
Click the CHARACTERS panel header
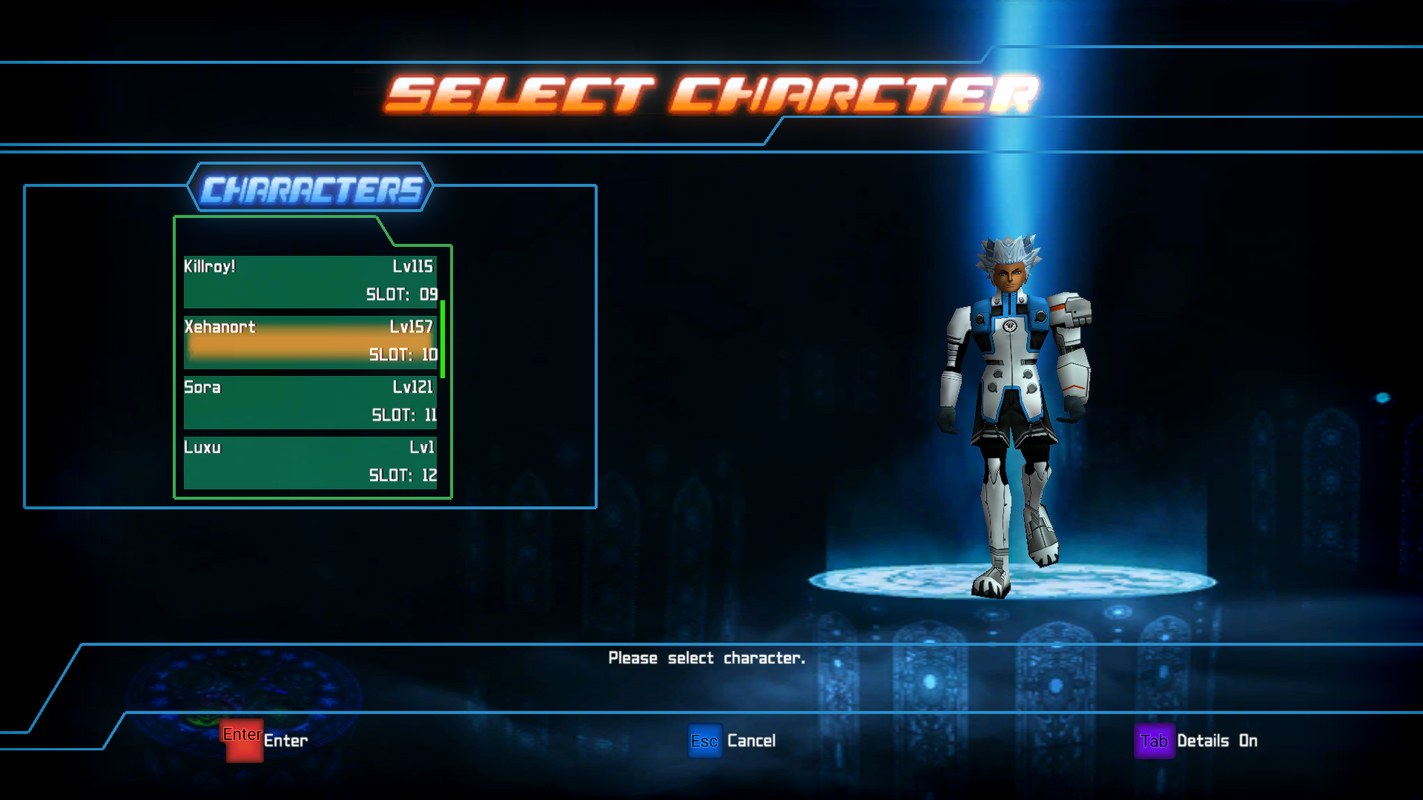[x=310, y=188]
